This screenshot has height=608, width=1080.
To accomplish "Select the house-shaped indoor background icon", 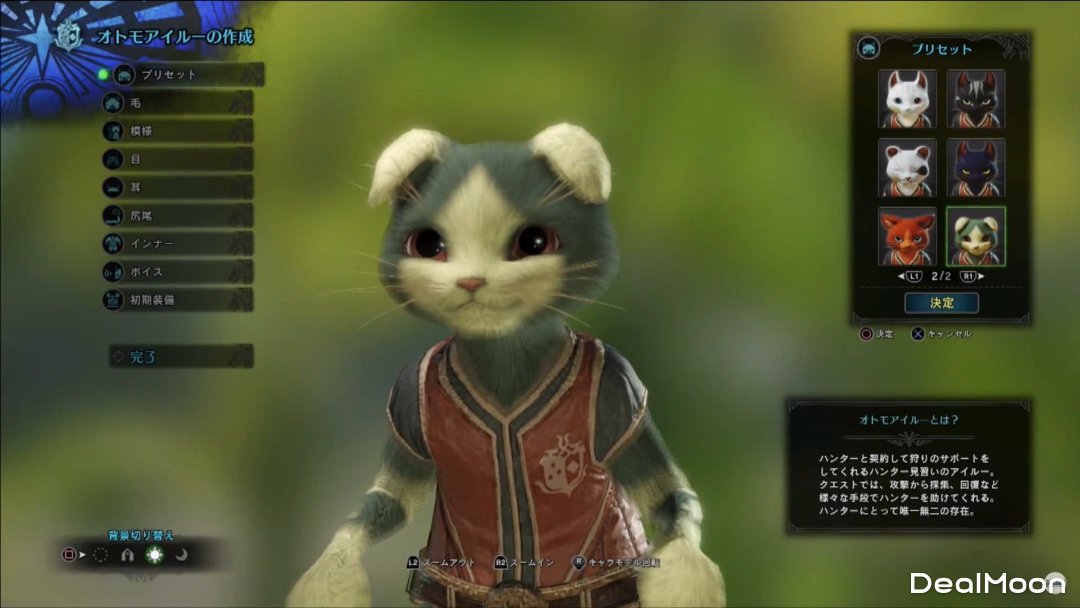I will point(127,555).
